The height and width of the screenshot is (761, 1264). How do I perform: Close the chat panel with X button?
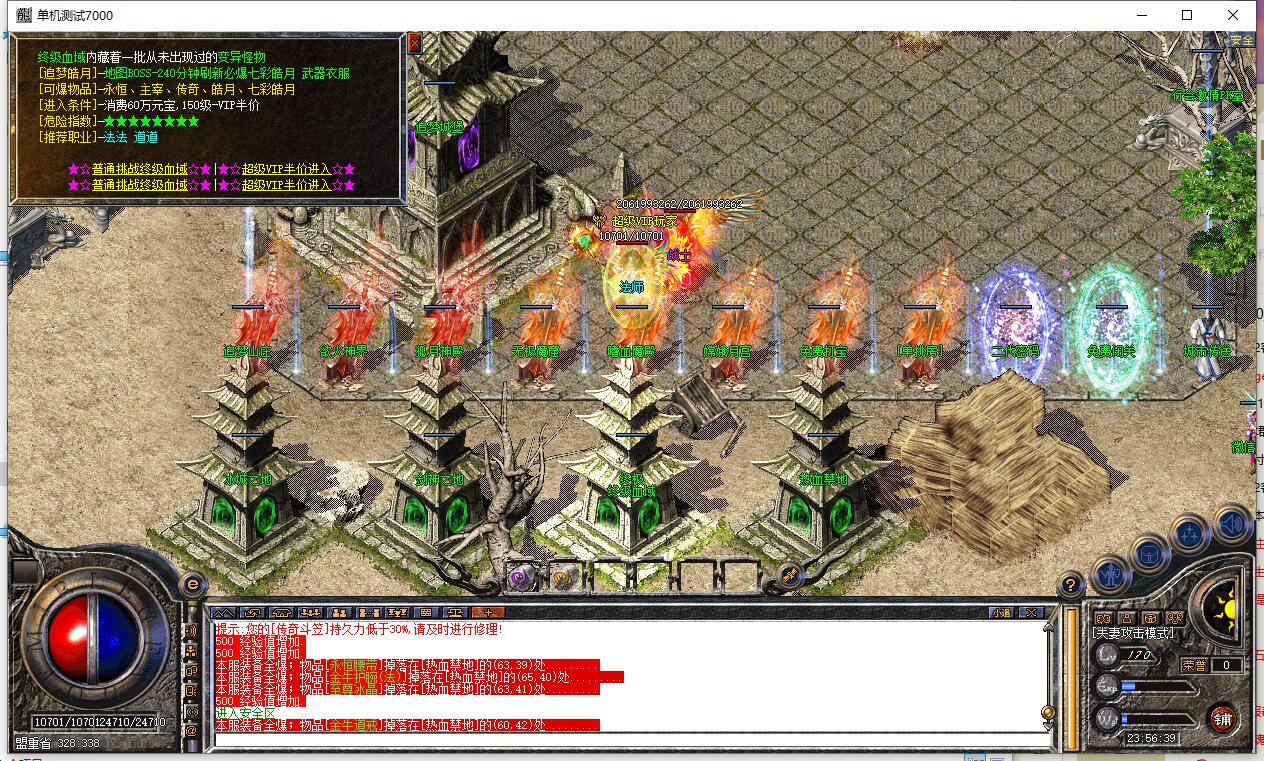(x=1031, y=612)
